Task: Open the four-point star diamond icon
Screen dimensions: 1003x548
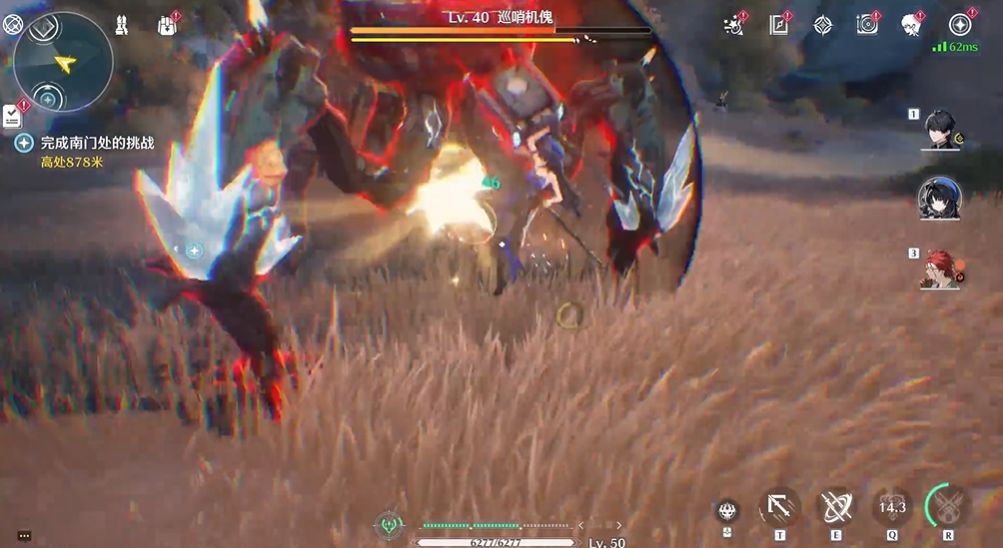Action: (x=822, y=26)
